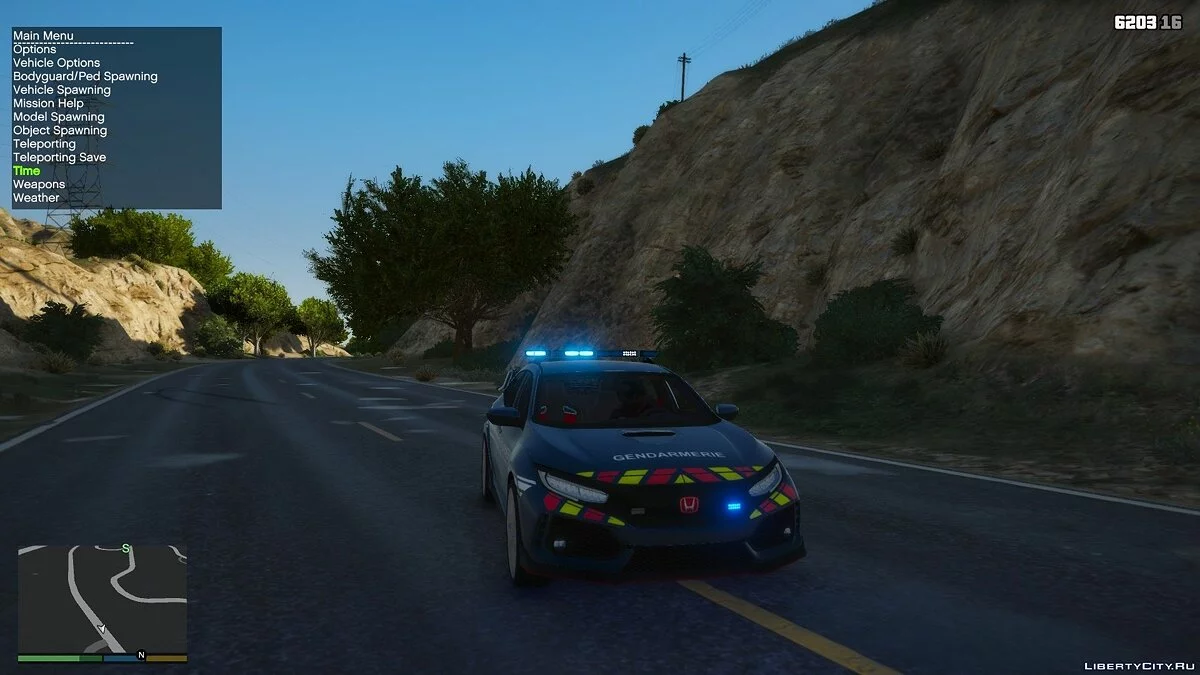Open the highlighted Time entry
Screen dimensions: 1200x675
pyautogui.click(x=27, y=171)
